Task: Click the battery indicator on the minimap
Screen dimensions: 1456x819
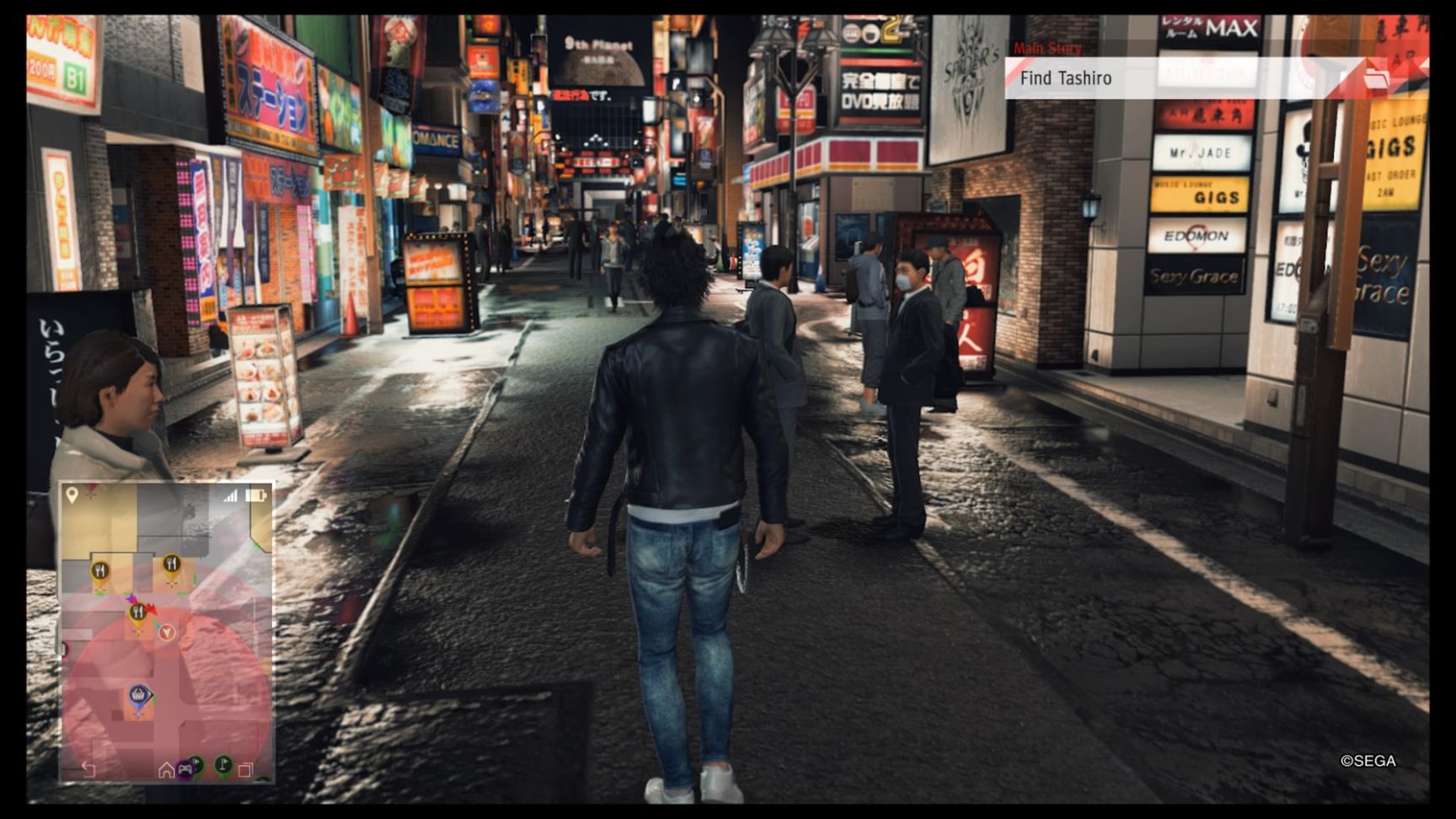Action: (x=254, y=495)
